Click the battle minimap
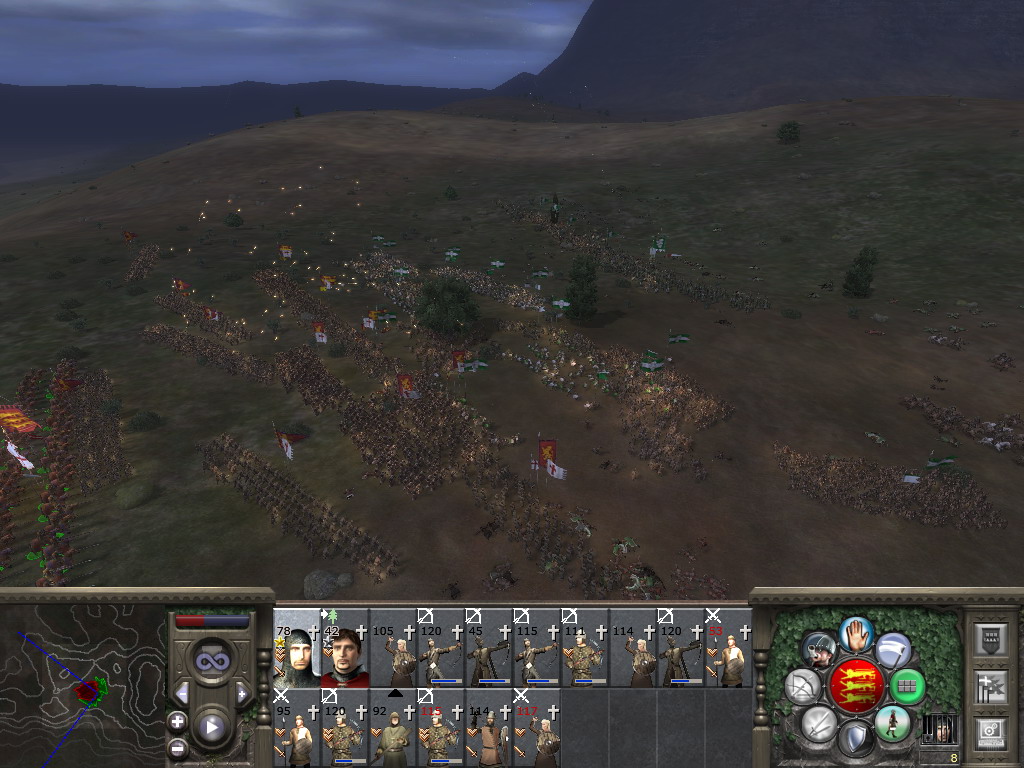This screenshot has width=1024, height=768. click(x=83, y=685)
